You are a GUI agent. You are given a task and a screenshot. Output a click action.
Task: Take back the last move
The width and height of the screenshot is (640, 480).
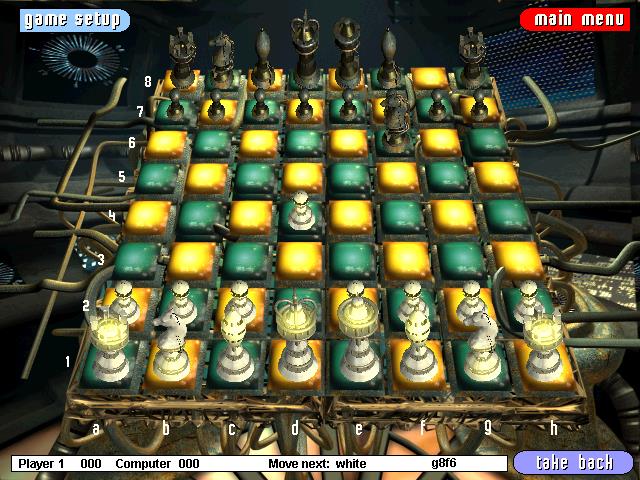[573, 463]
